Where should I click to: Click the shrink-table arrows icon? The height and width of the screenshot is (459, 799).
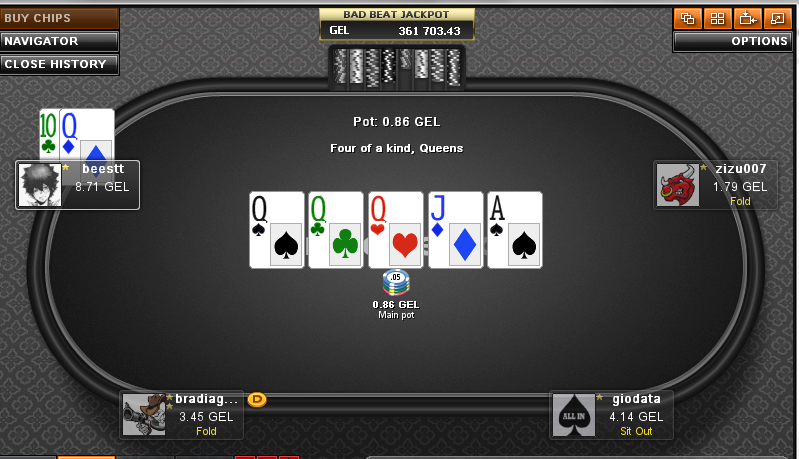coord(746,18)
